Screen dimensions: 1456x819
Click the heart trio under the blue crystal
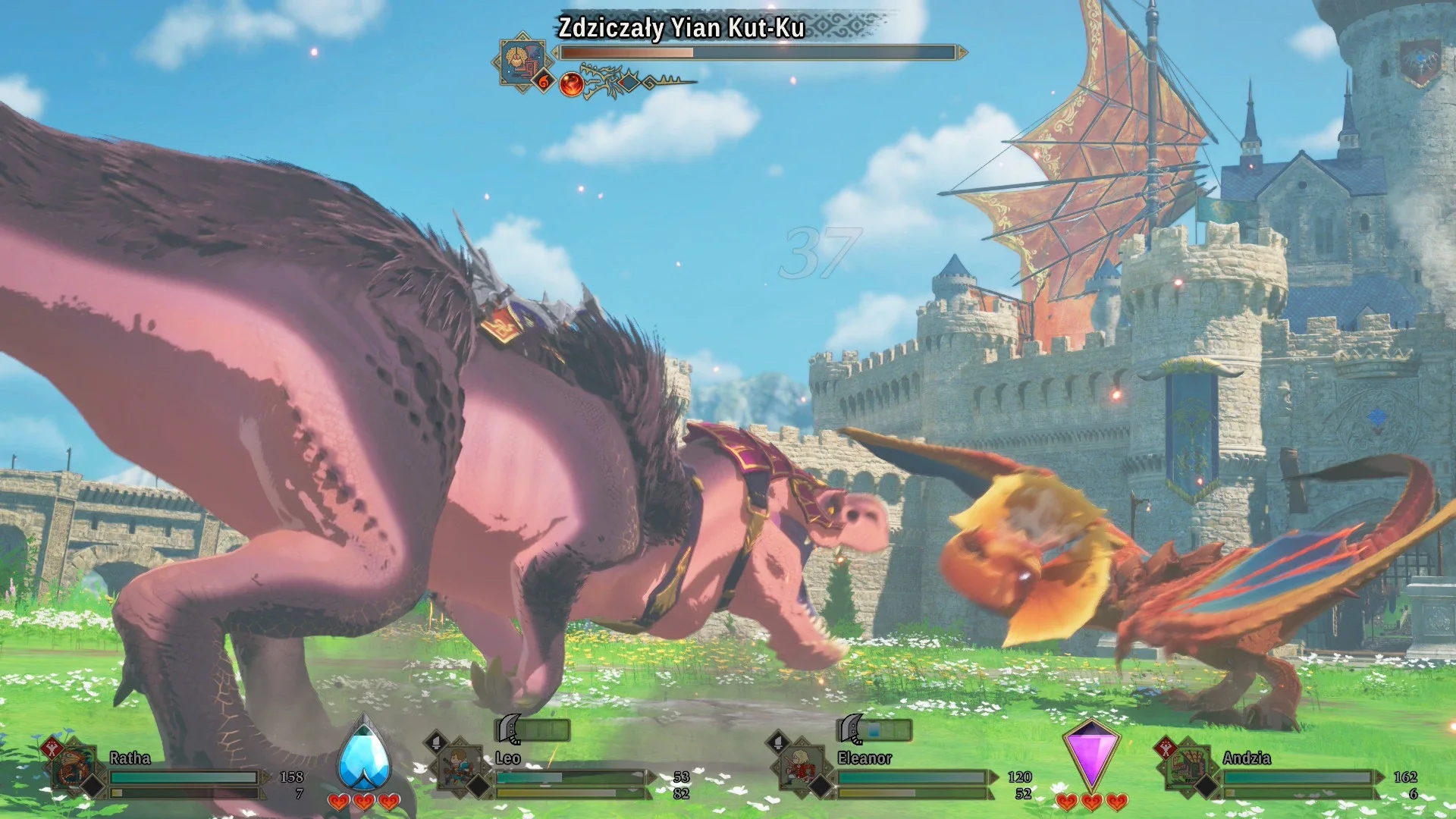pyautogui.click(x=364, y=800)
